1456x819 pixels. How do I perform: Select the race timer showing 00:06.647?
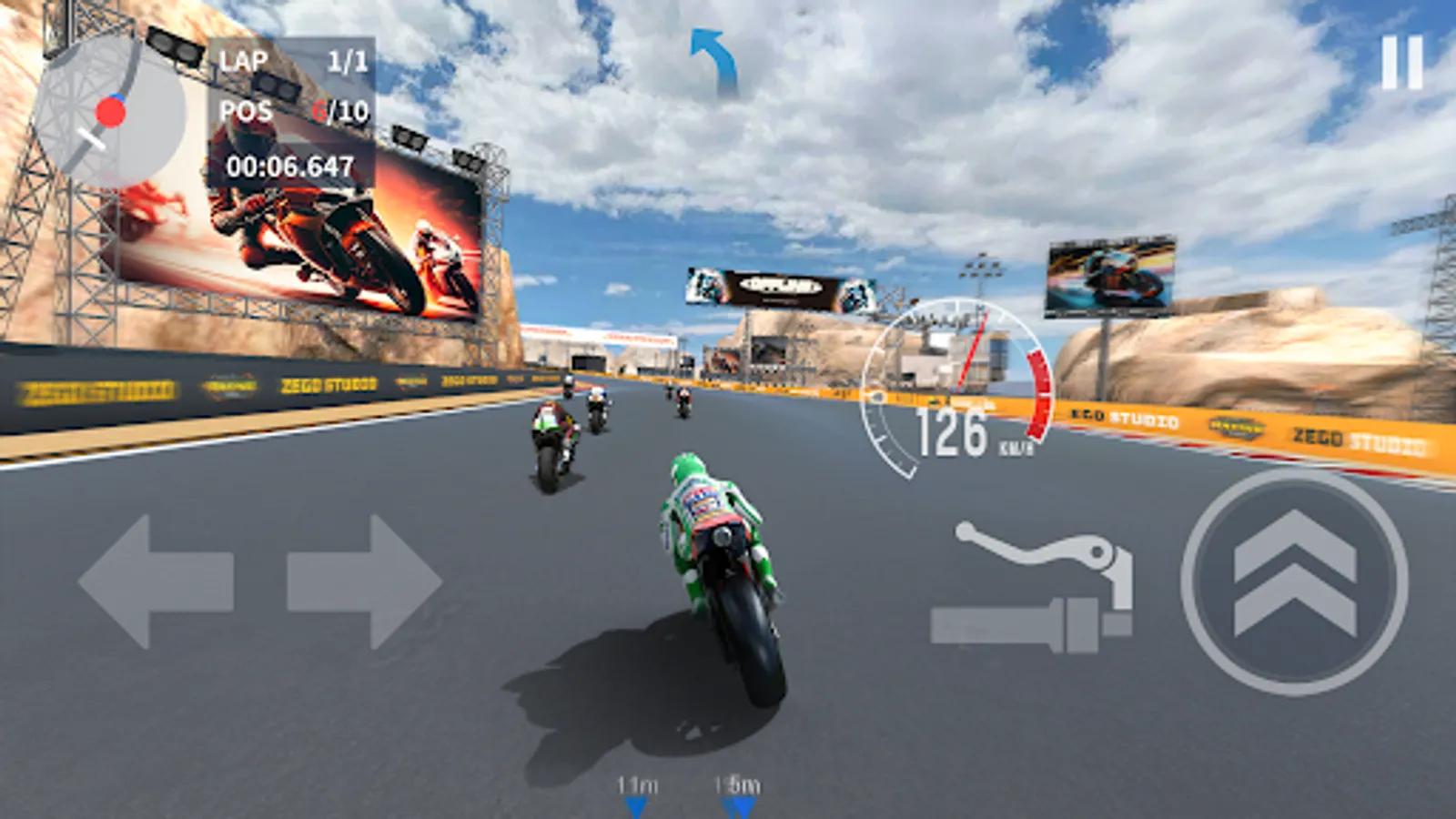pos(289,166)
